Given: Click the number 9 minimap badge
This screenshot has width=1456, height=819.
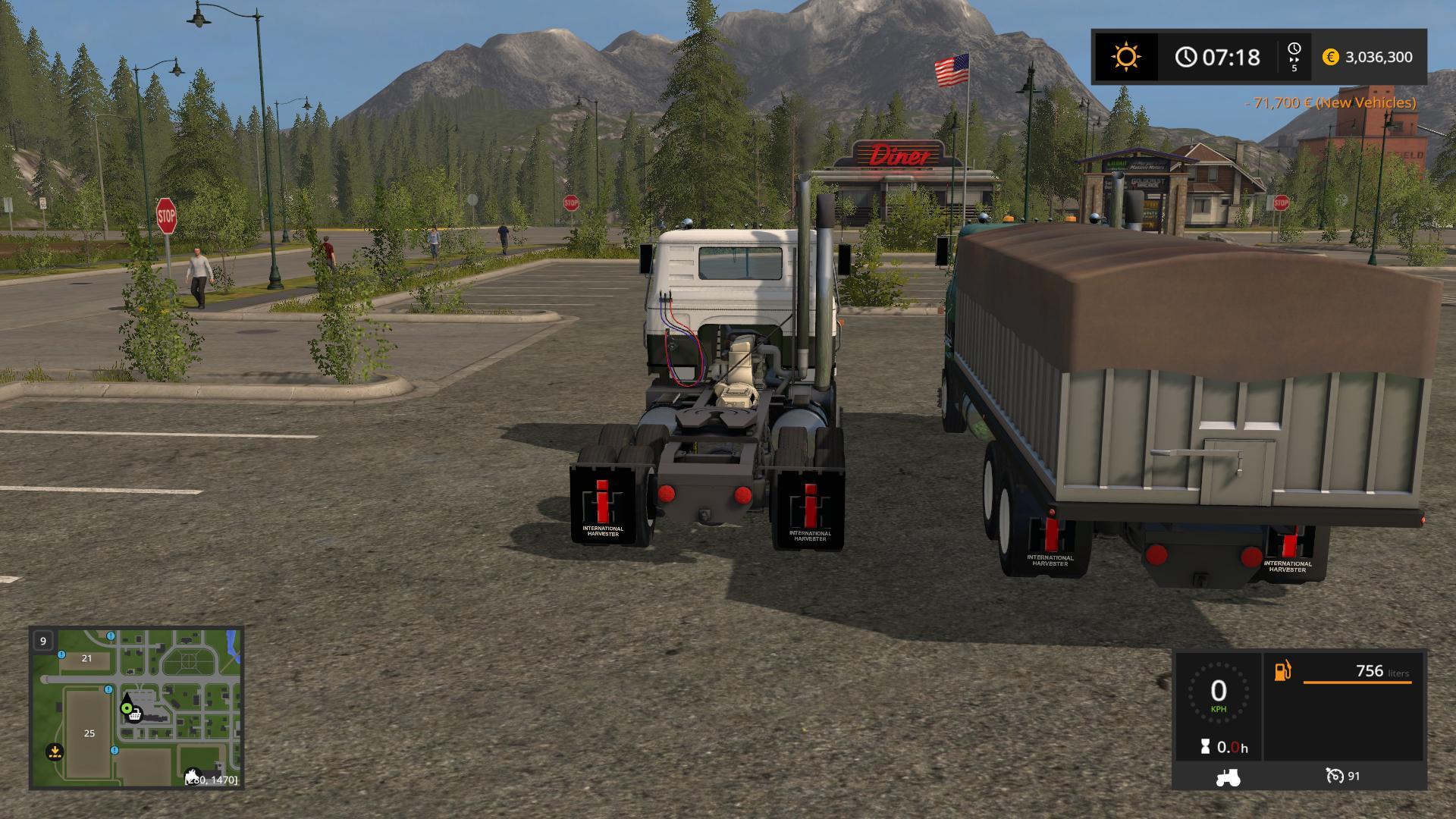Looking at the screenshot, I should tap(43, 641).
